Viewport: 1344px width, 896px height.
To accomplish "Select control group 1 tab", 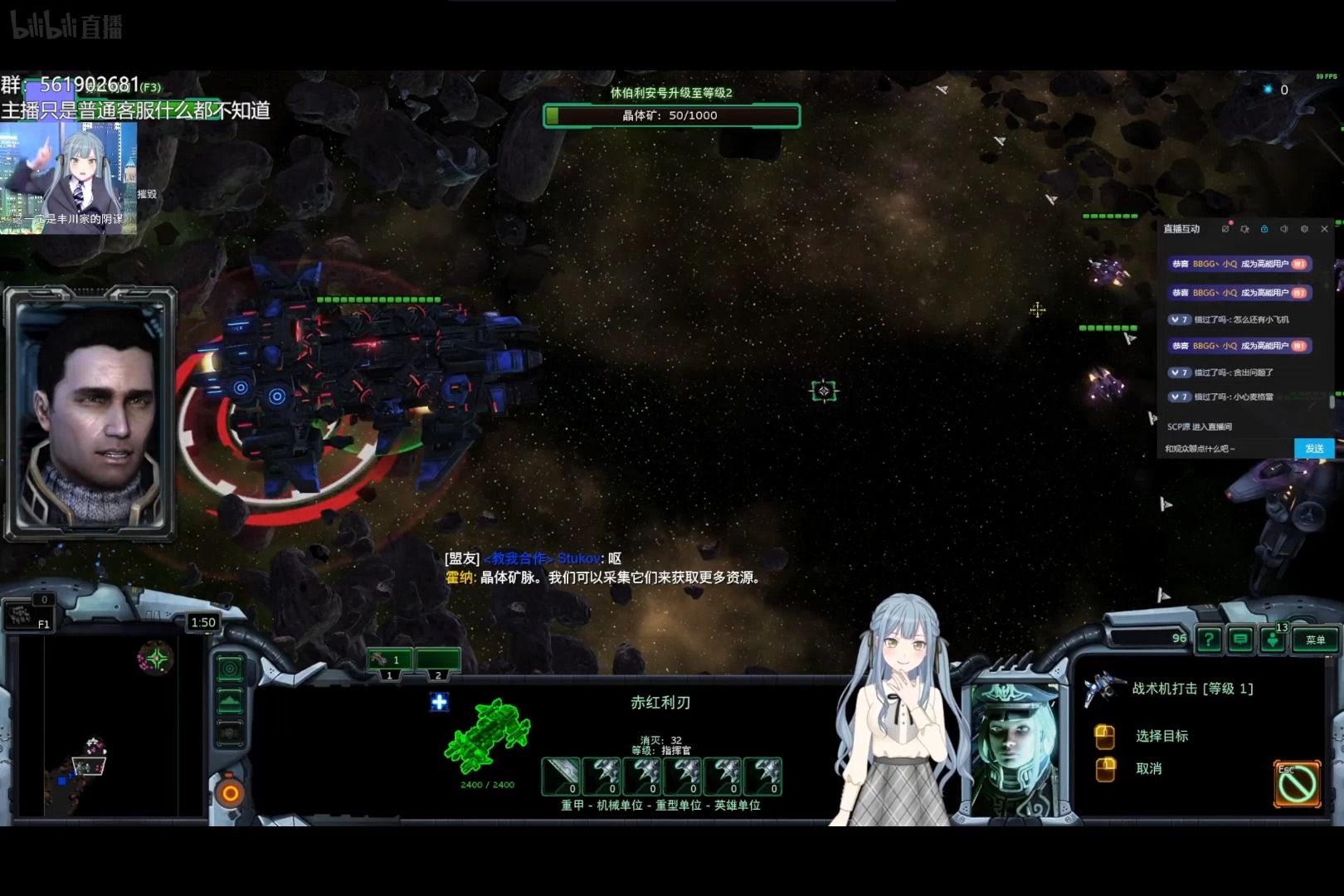I will pyautogui.click(x=389, y=660).
